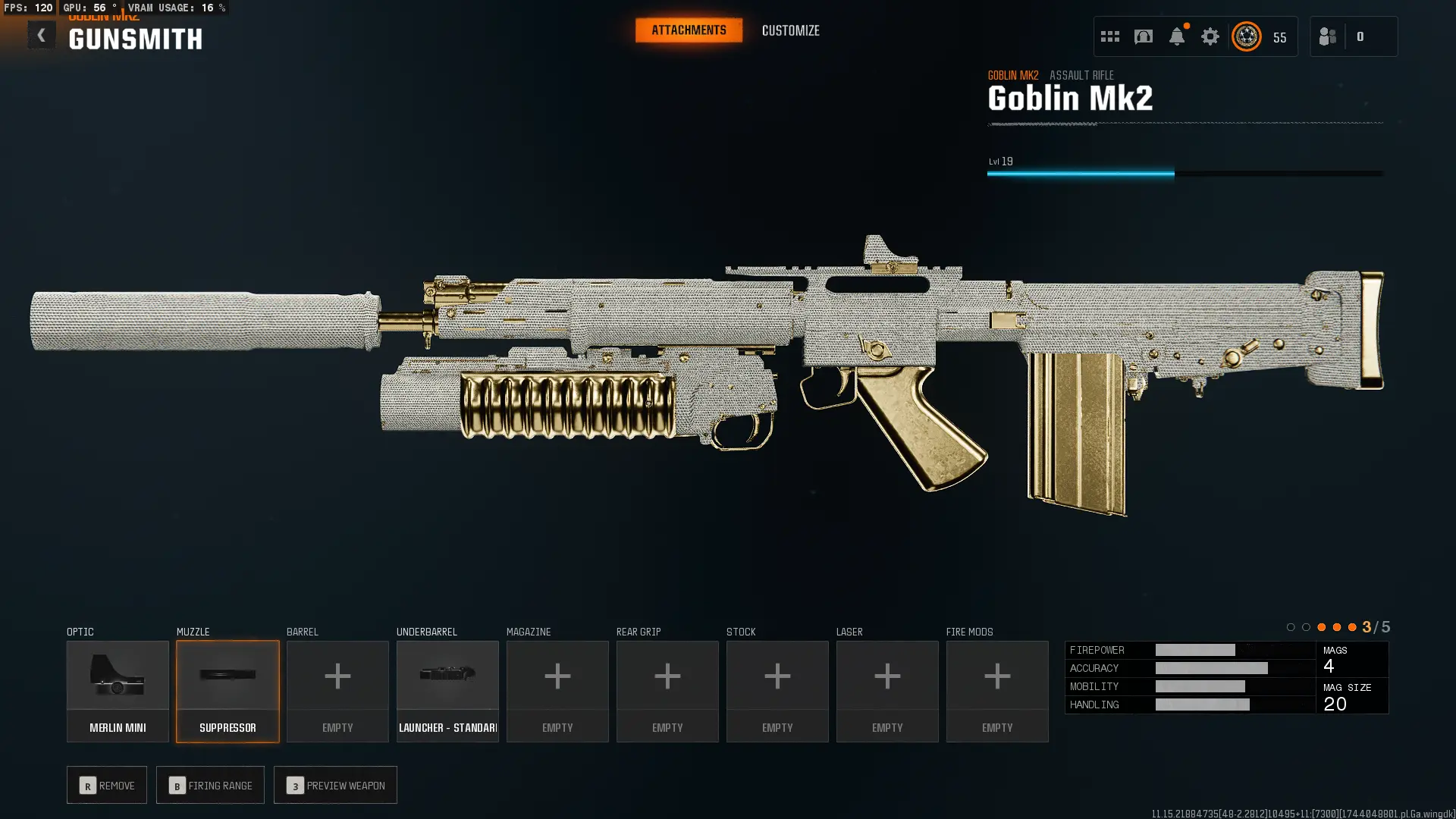Screen dimensions: 1456x819
Task: Open the empty Fire Mods slot
Action: pos(997,691)
